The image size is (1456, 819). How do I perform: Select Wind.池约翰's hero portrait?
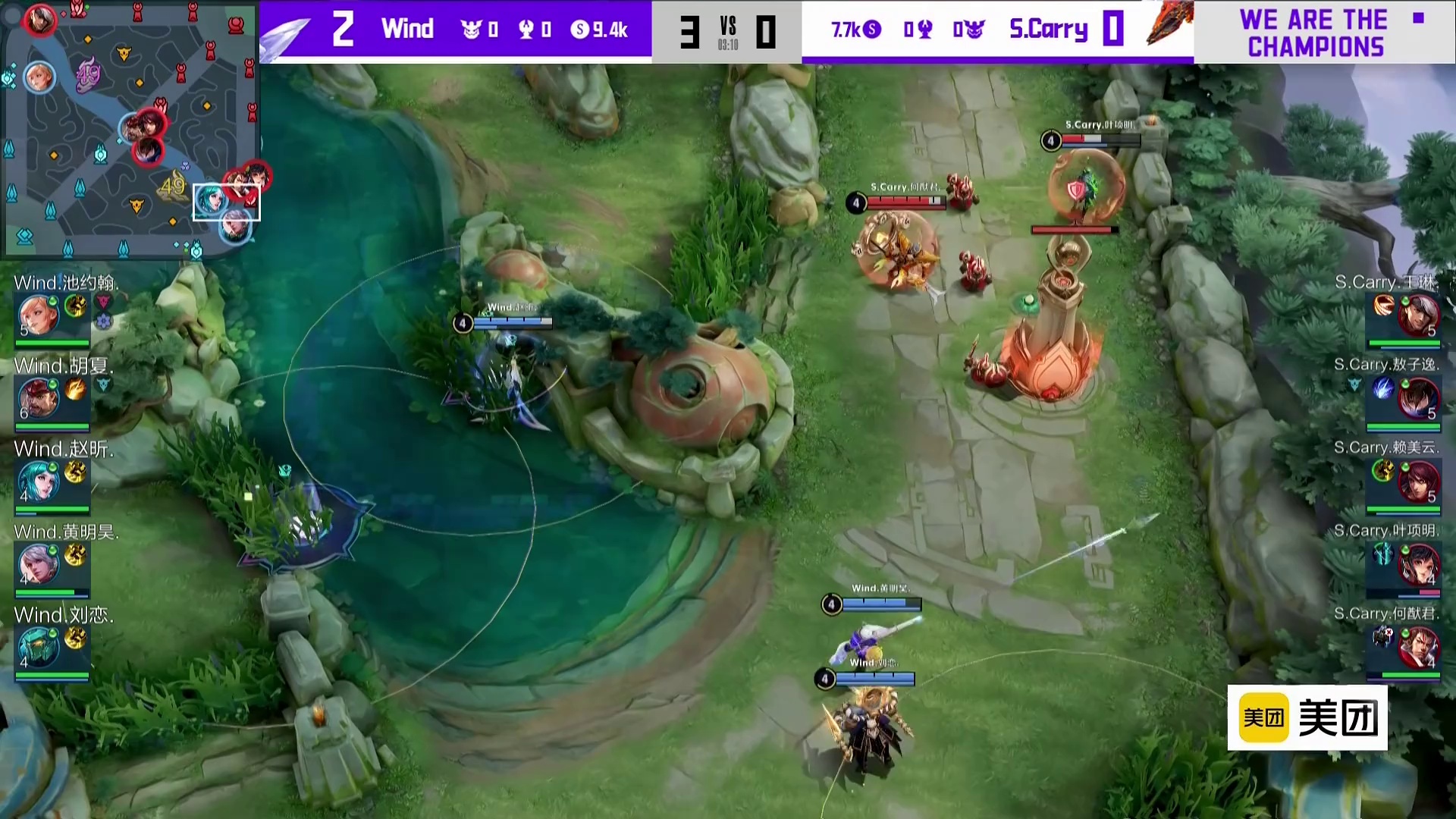click(37, 315)
